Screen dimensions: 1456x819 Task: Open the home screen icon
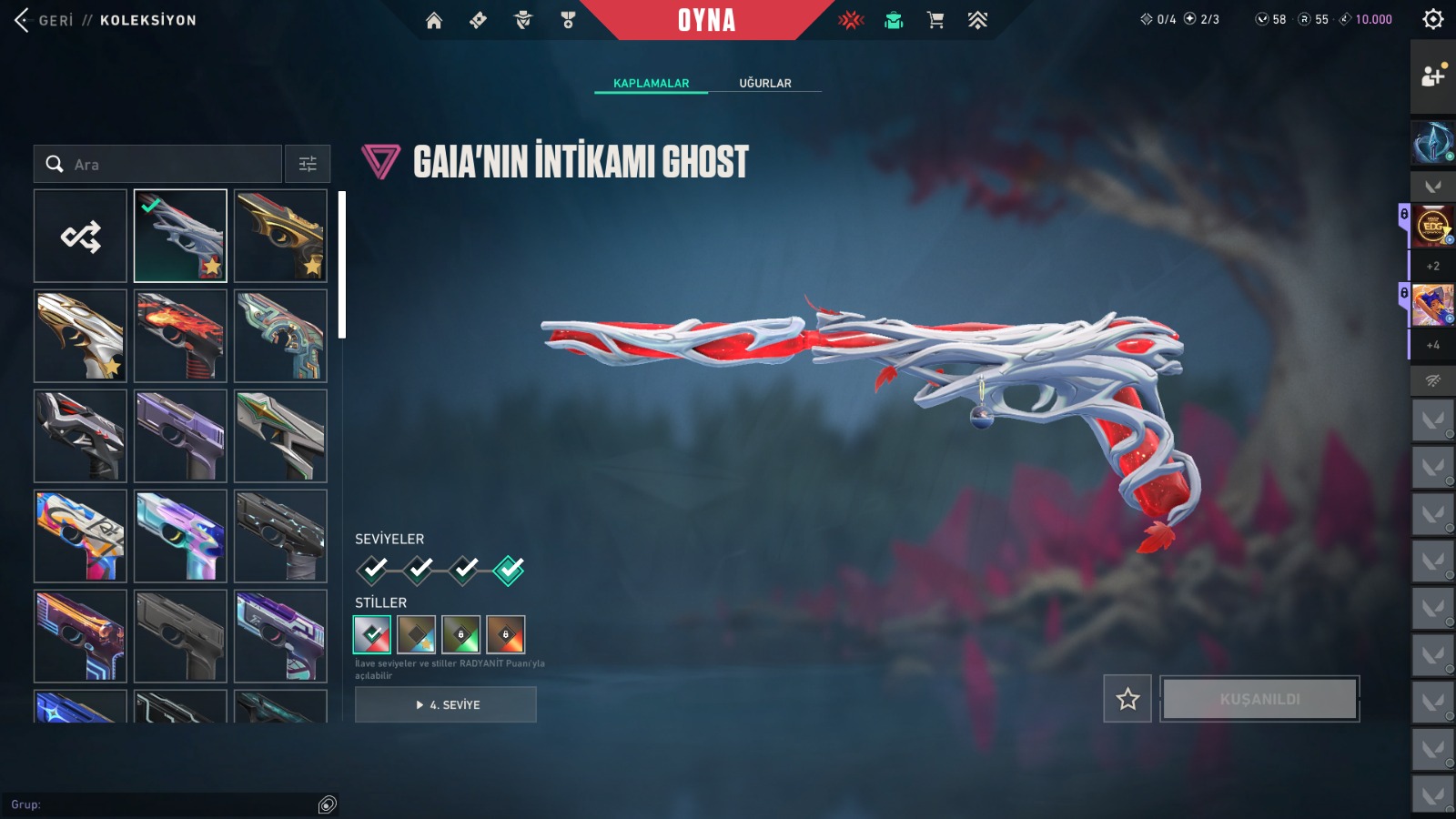tap(434, 20)
